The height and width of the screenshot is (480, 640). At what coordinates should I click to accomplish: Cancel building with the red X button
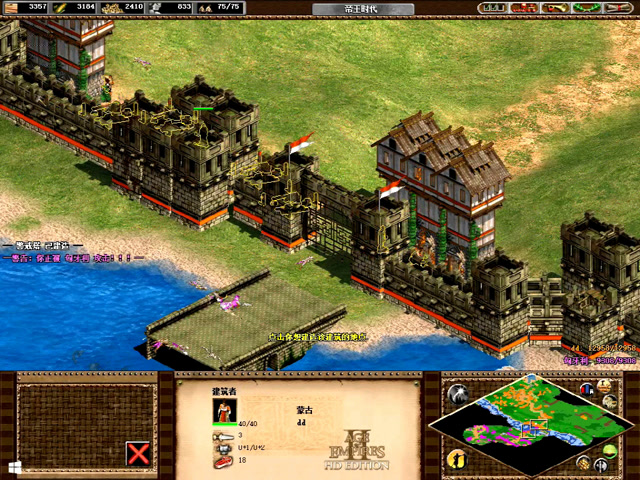coord(140,454)
